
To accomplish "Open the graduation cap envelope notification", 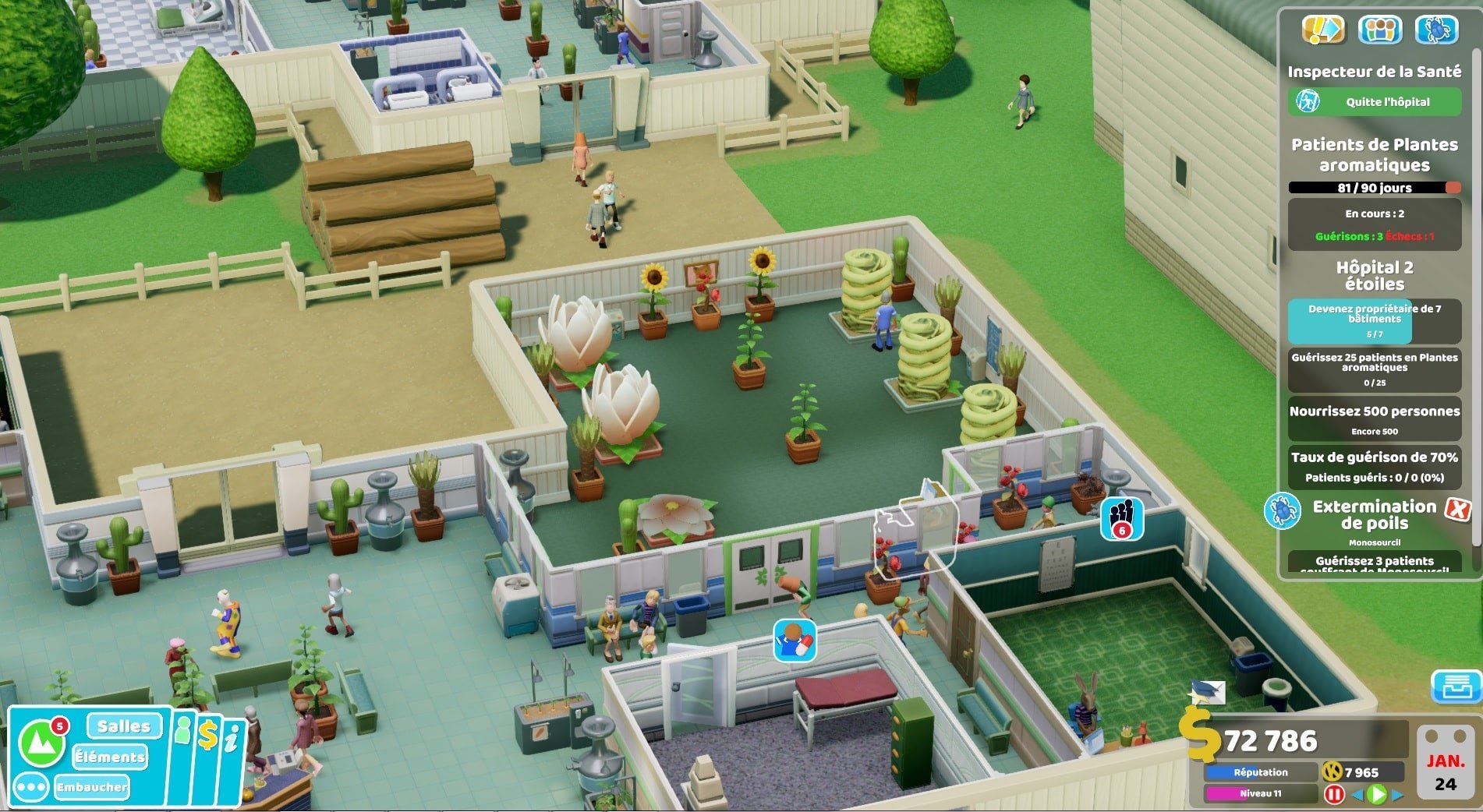I will tap(1207, 691).
